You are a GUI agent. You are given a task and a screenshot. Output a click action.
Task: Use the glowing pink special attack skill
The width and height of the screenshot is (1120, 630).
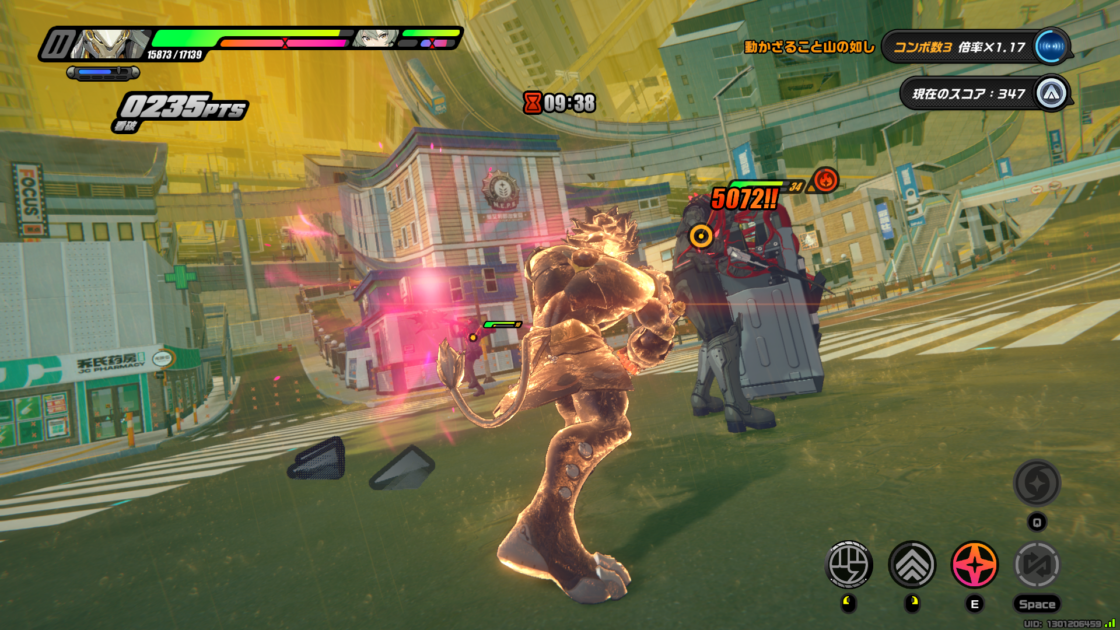point(974,565)
